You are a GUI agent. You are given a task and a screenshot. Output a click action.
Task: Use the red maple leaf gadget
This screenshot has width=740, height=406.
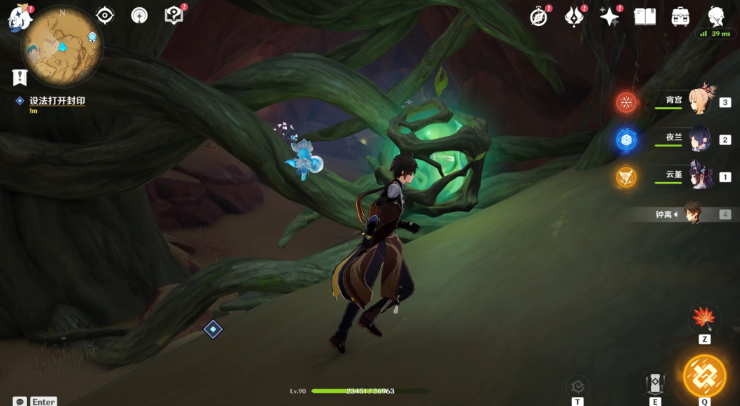704,318
